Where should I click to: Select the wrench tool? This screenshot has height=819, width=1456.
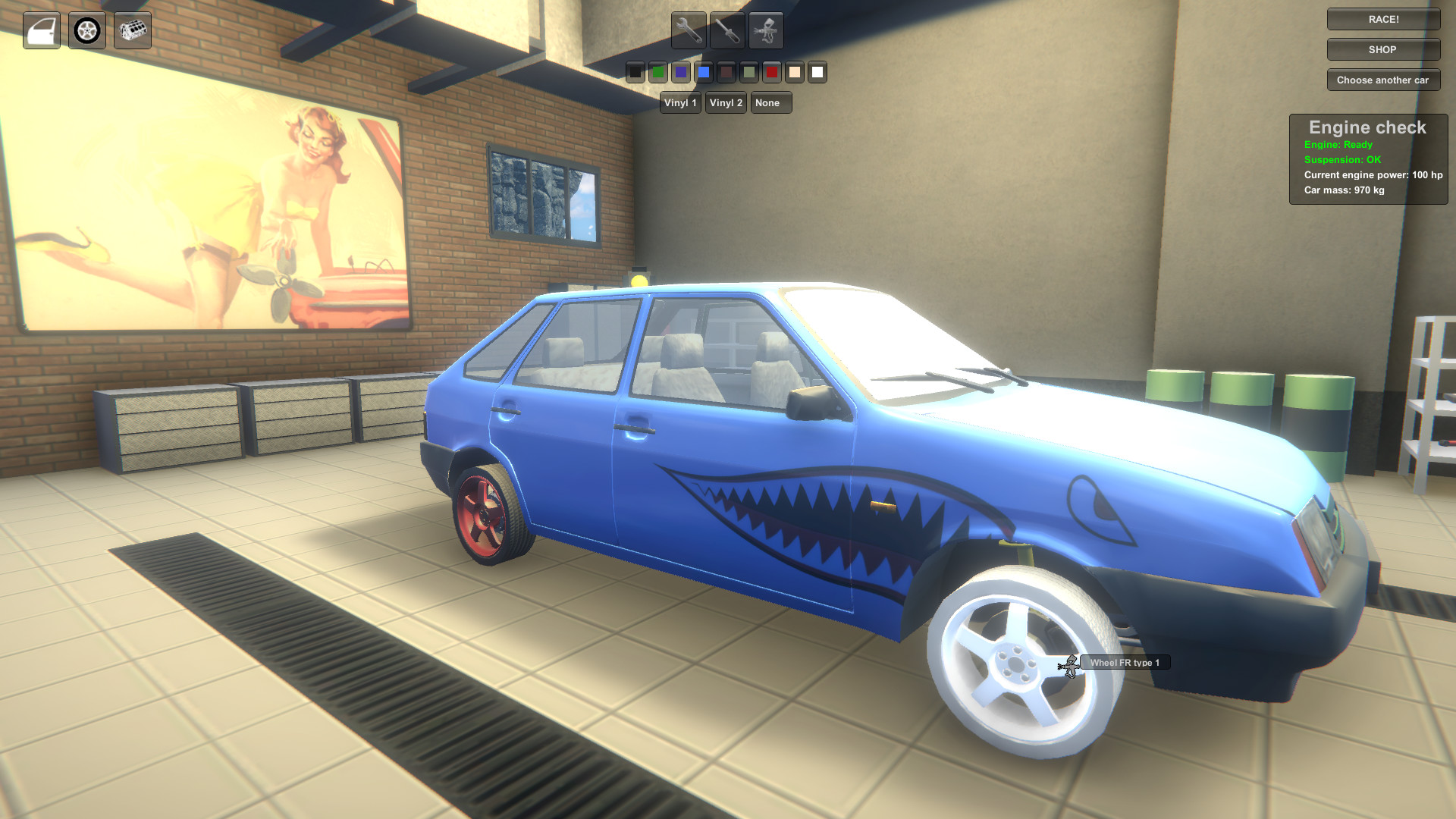[689, 30]
